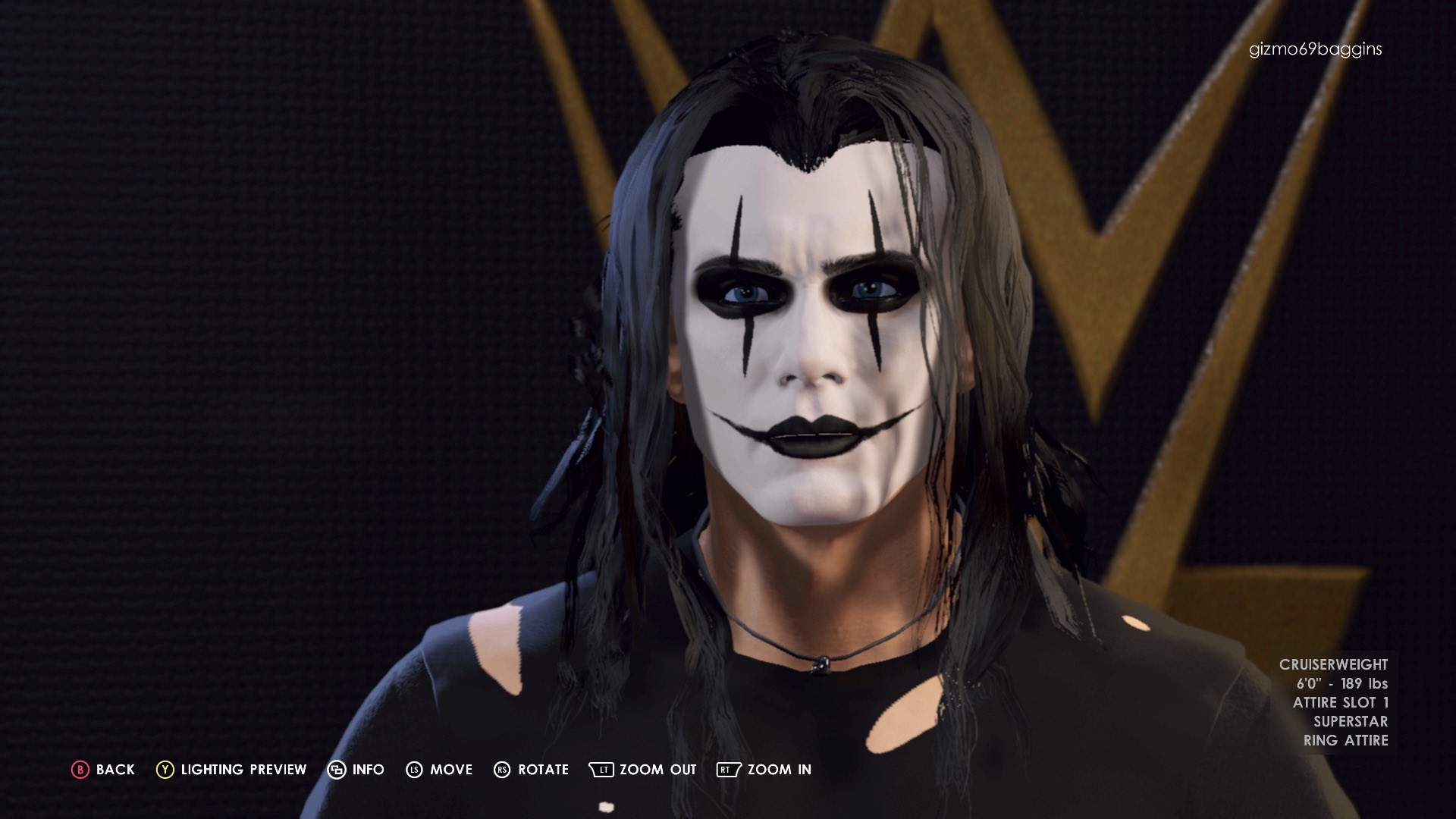1456x819 pixels.
Task: Toggle Lighting Preview mode
Action: coord(243,769)
